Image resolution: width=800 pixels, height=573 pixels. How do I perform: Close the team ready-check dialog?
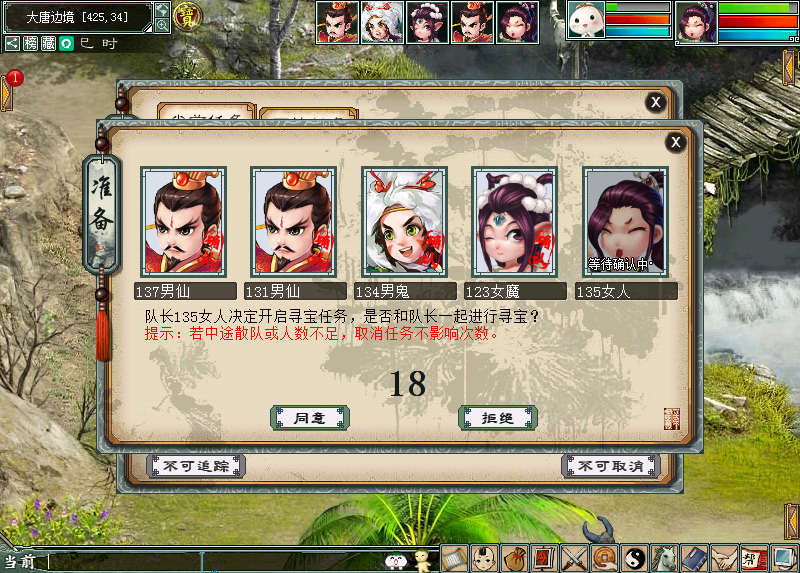tap(676, 143)
